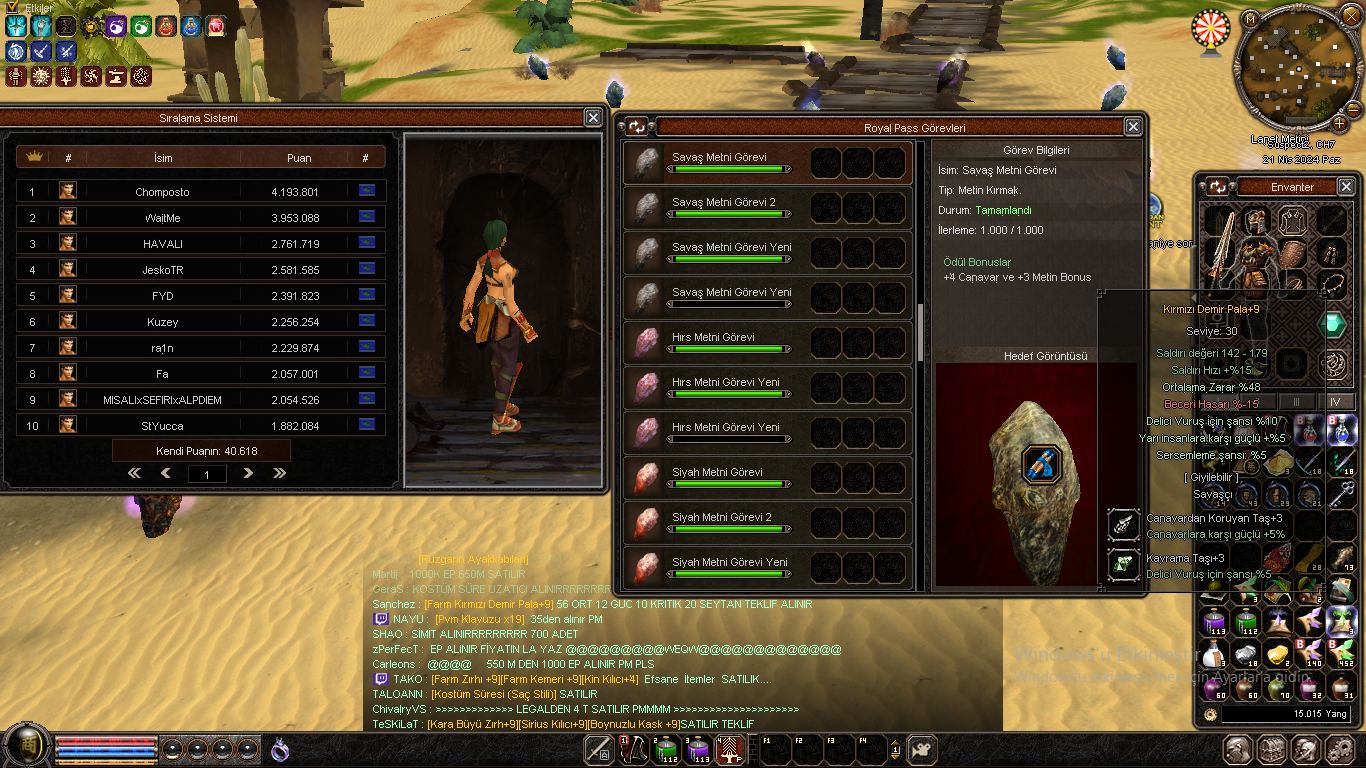Viewport: 1366px width, 768px height.
Task: Jump to the last ranking page
Action: pyautogui.click(x=279, y=473)
